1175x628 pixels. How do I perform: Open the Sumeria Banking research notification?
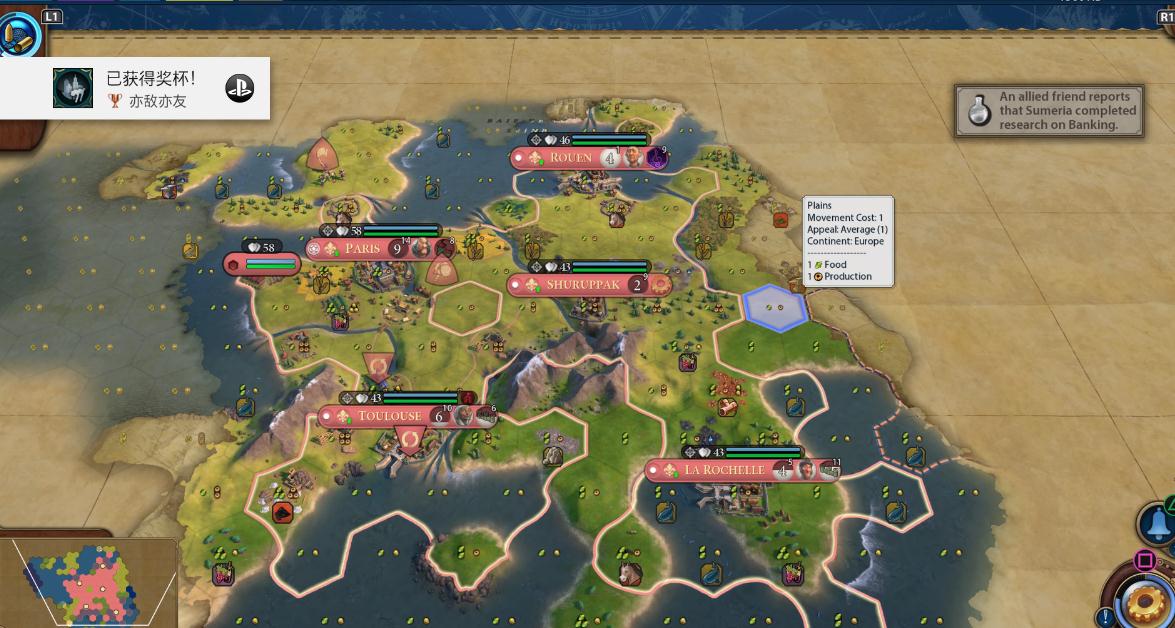(x=1049, y=111)
